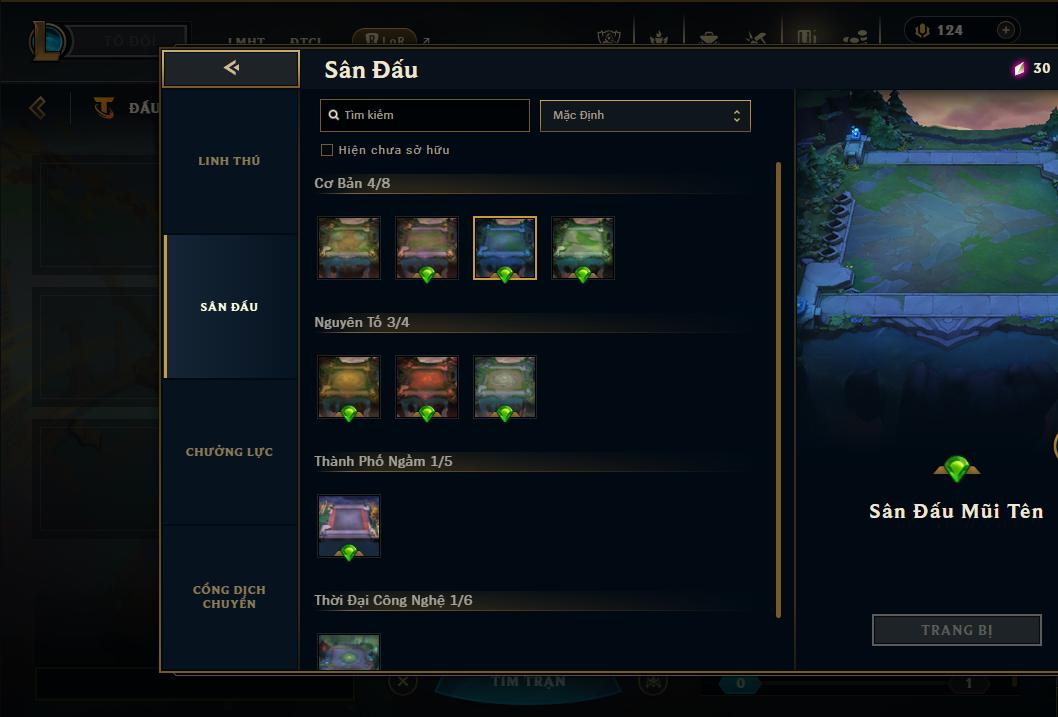Pick the red Nguyên Tố arena thumbnail
1058x717 pixels.
pos(427,387)
